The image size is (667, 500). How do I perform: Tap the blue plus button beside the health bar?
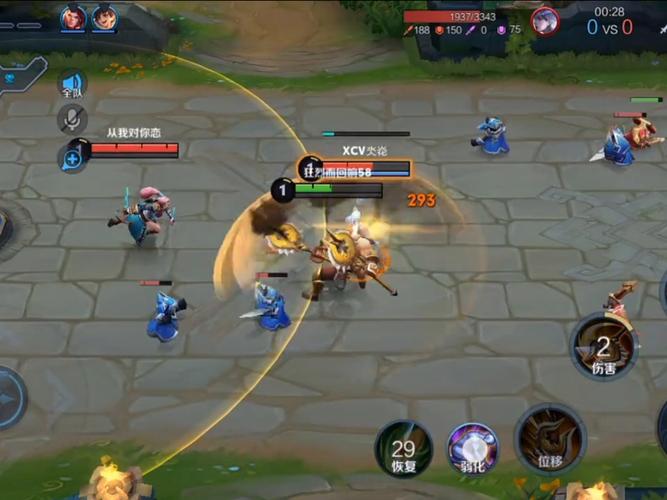(x=72, y=157)
